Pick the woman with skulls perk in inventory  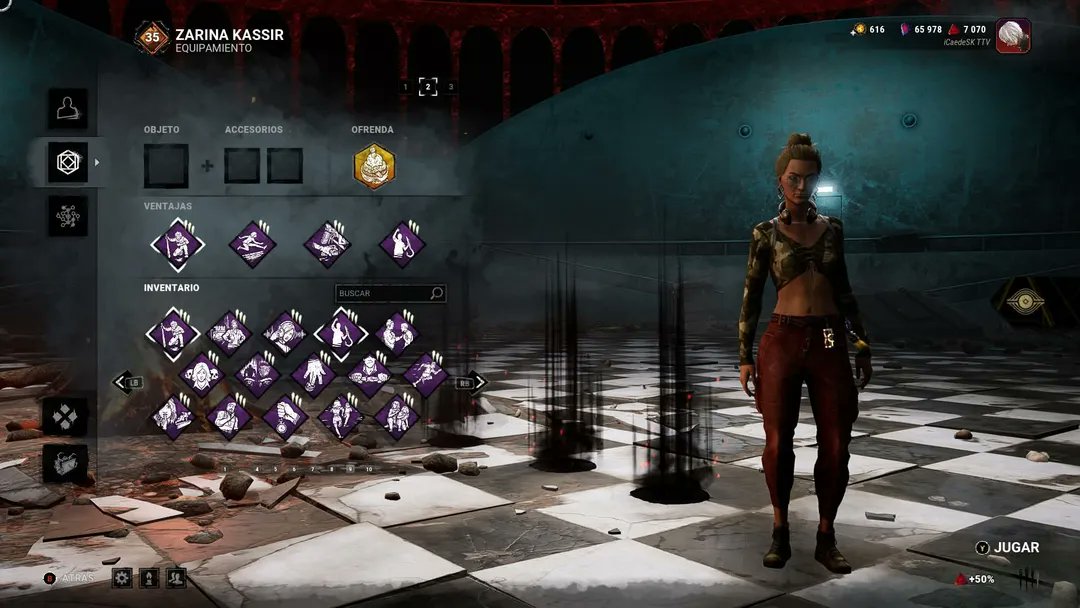201,375
